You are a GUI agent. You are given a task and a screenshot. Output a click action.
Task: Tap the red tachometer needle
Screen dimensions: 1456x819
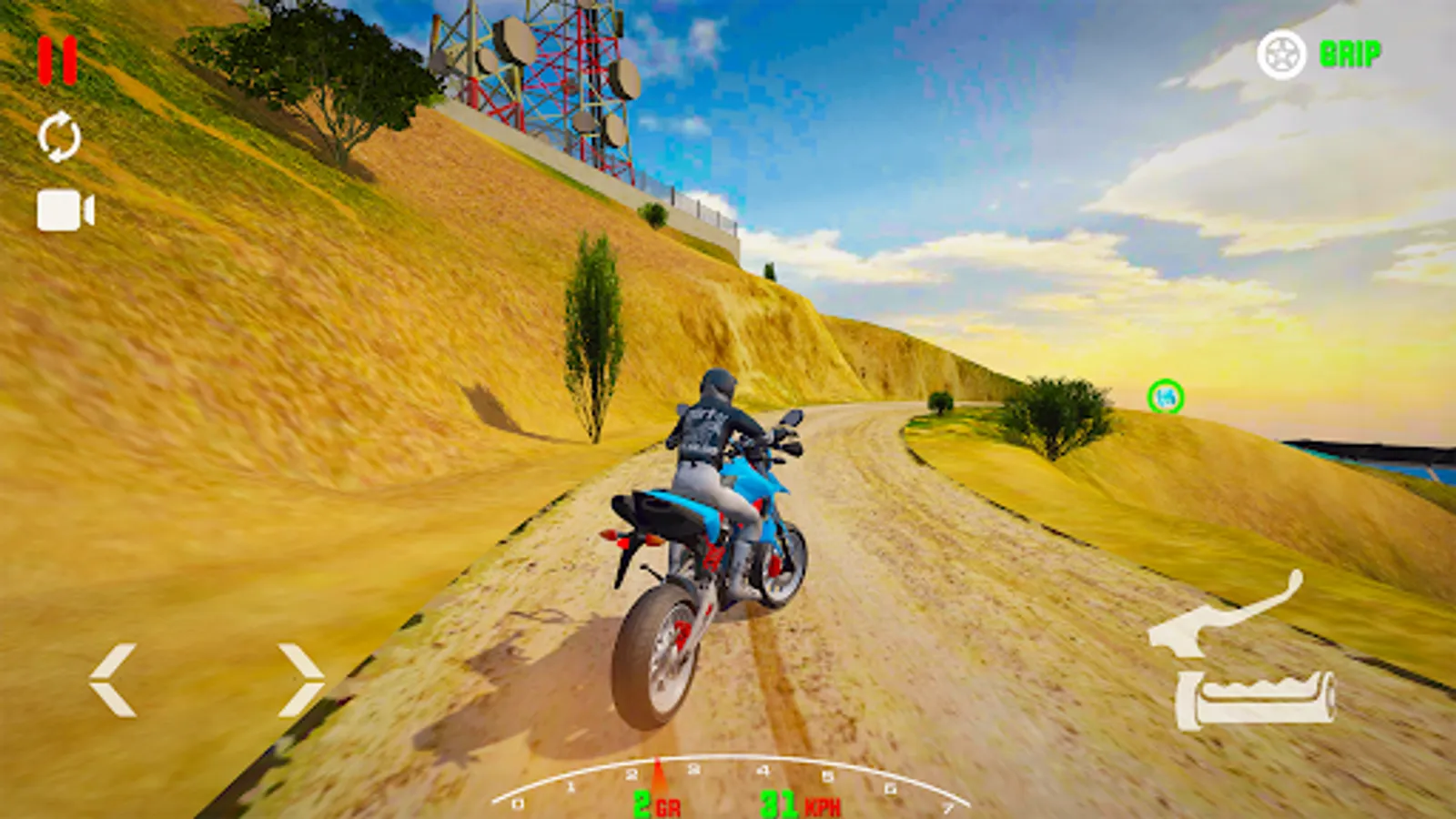tap(657, 773)
